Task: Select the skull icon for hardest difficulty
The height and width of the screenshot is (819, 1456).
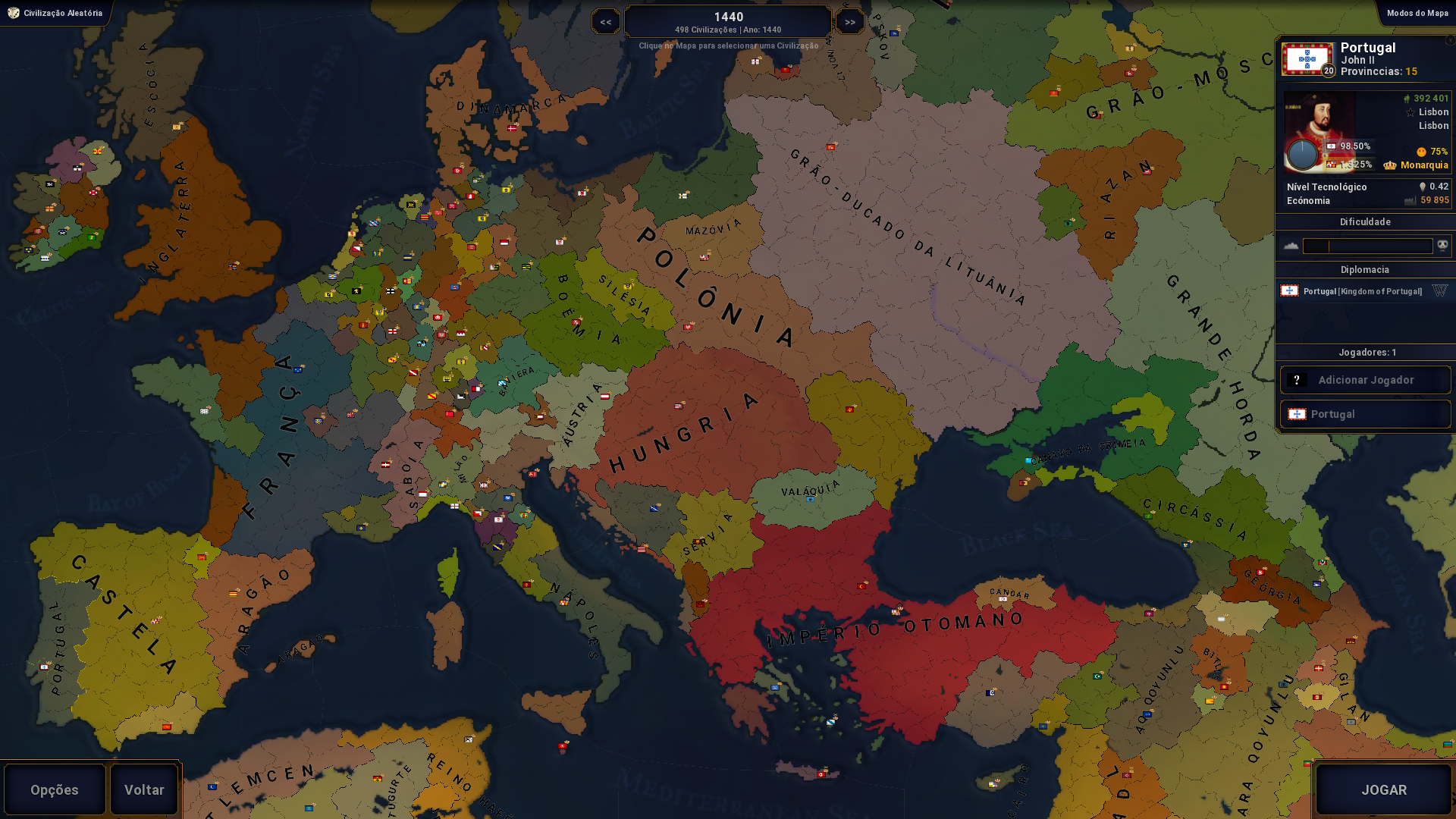Action: pyautogui.click(x=1443, y=245)
